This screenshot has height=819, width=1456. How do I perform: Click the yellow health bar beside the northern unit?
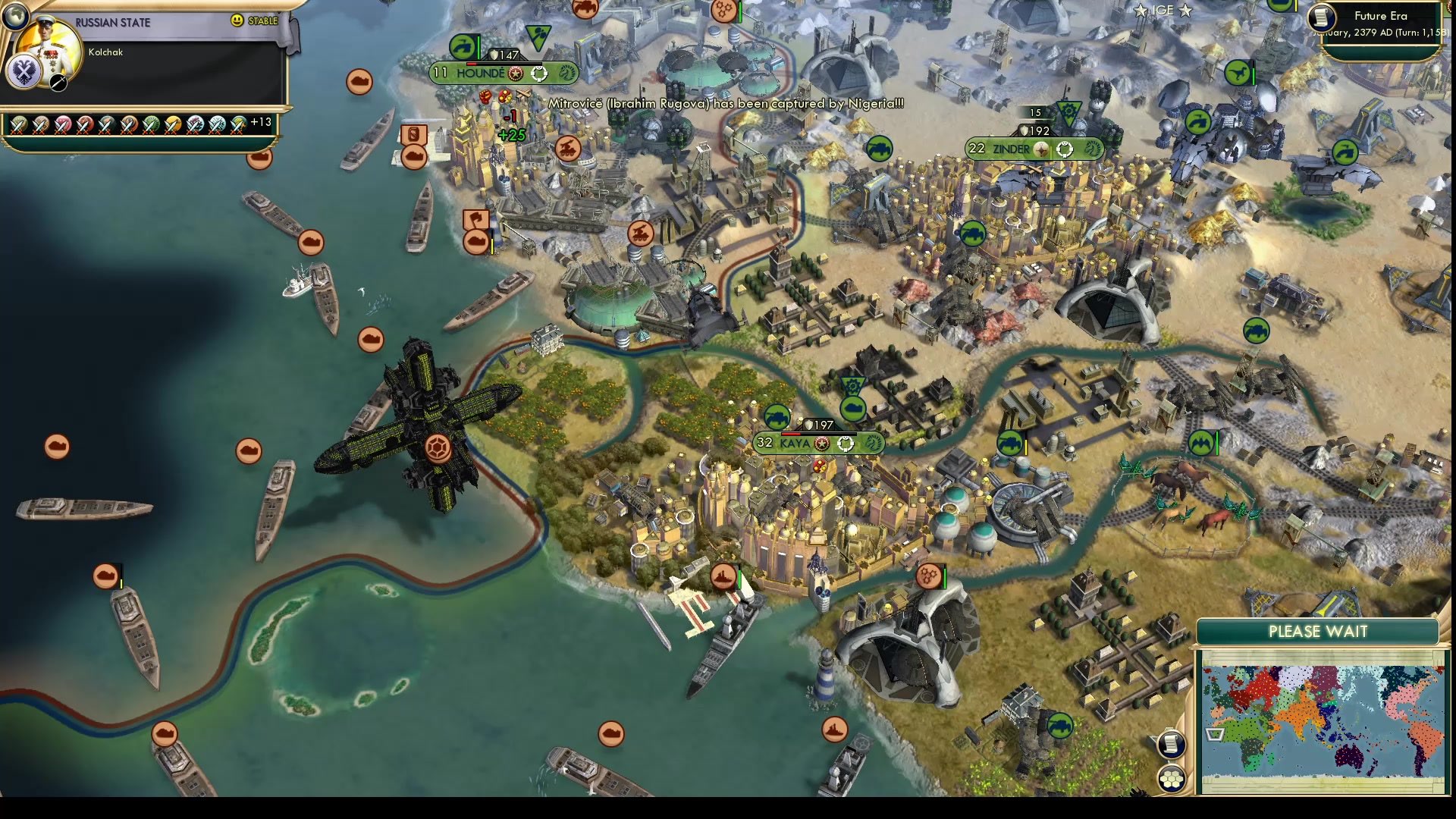tap(492, 241)
